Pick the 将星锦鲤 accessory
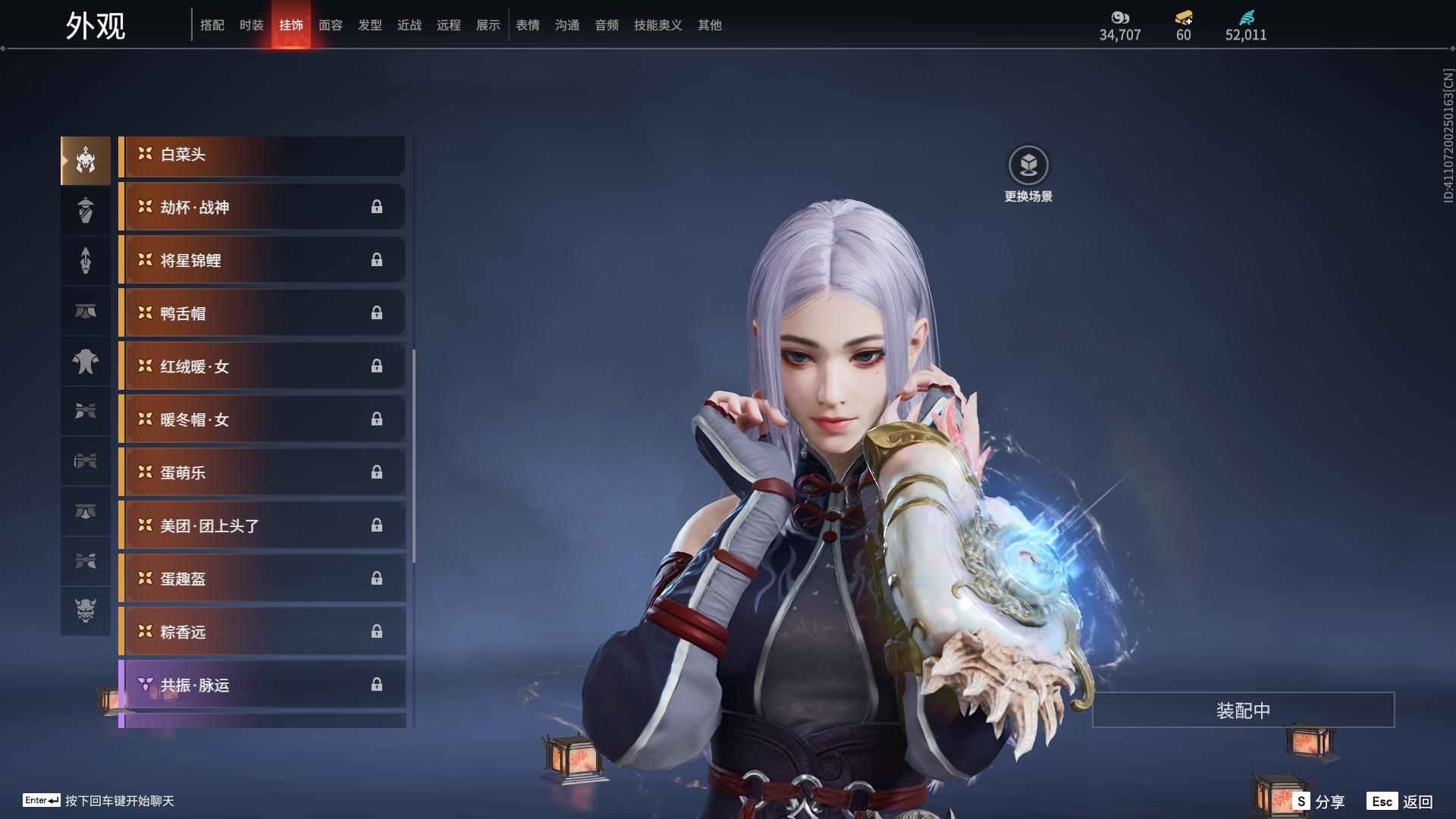The height and width of the screenshot is (819, 1456). point(262,260)
